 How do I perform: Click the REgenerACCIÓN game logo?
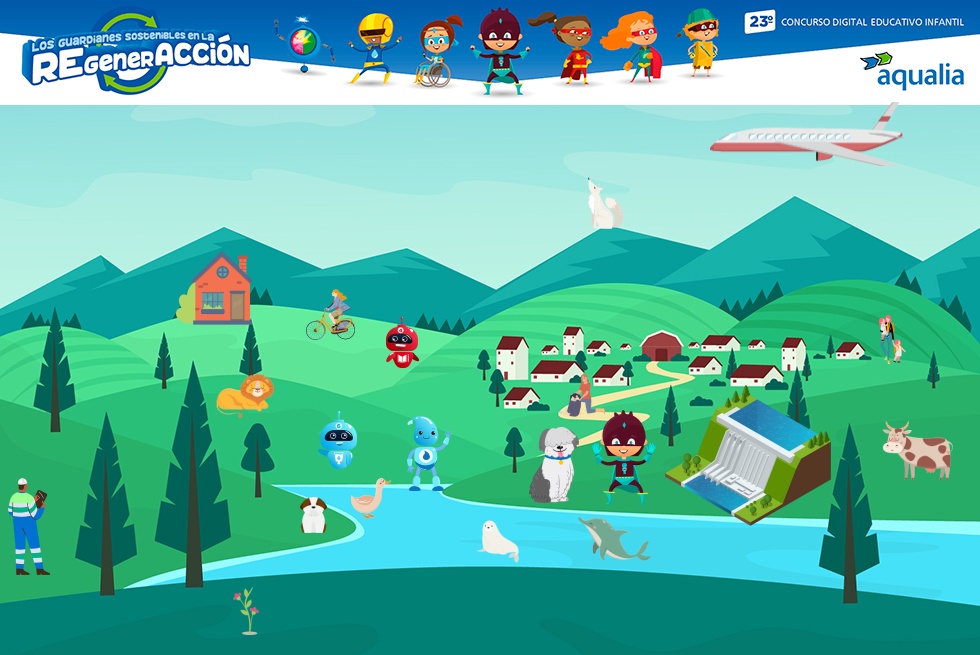coord(137,55)
